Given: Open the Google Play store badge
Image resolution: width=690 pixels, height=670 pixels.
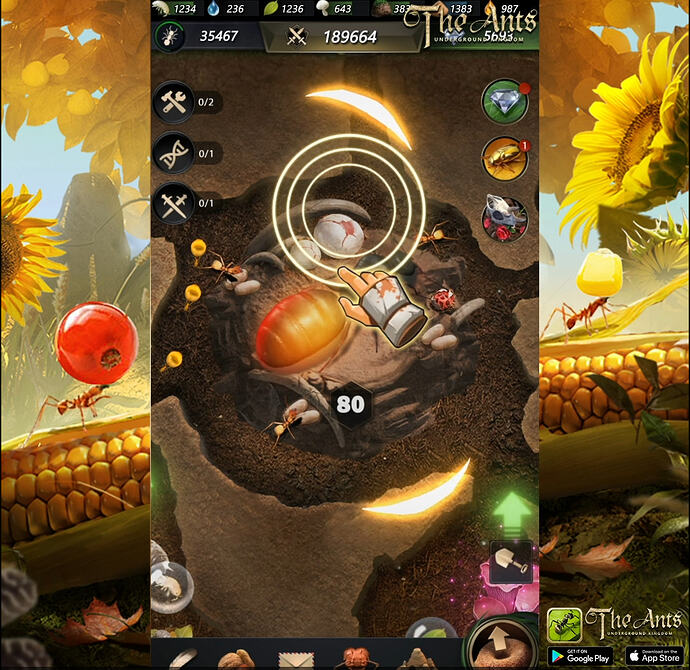Looking at the screenshot, I should [x=581, y=655].
